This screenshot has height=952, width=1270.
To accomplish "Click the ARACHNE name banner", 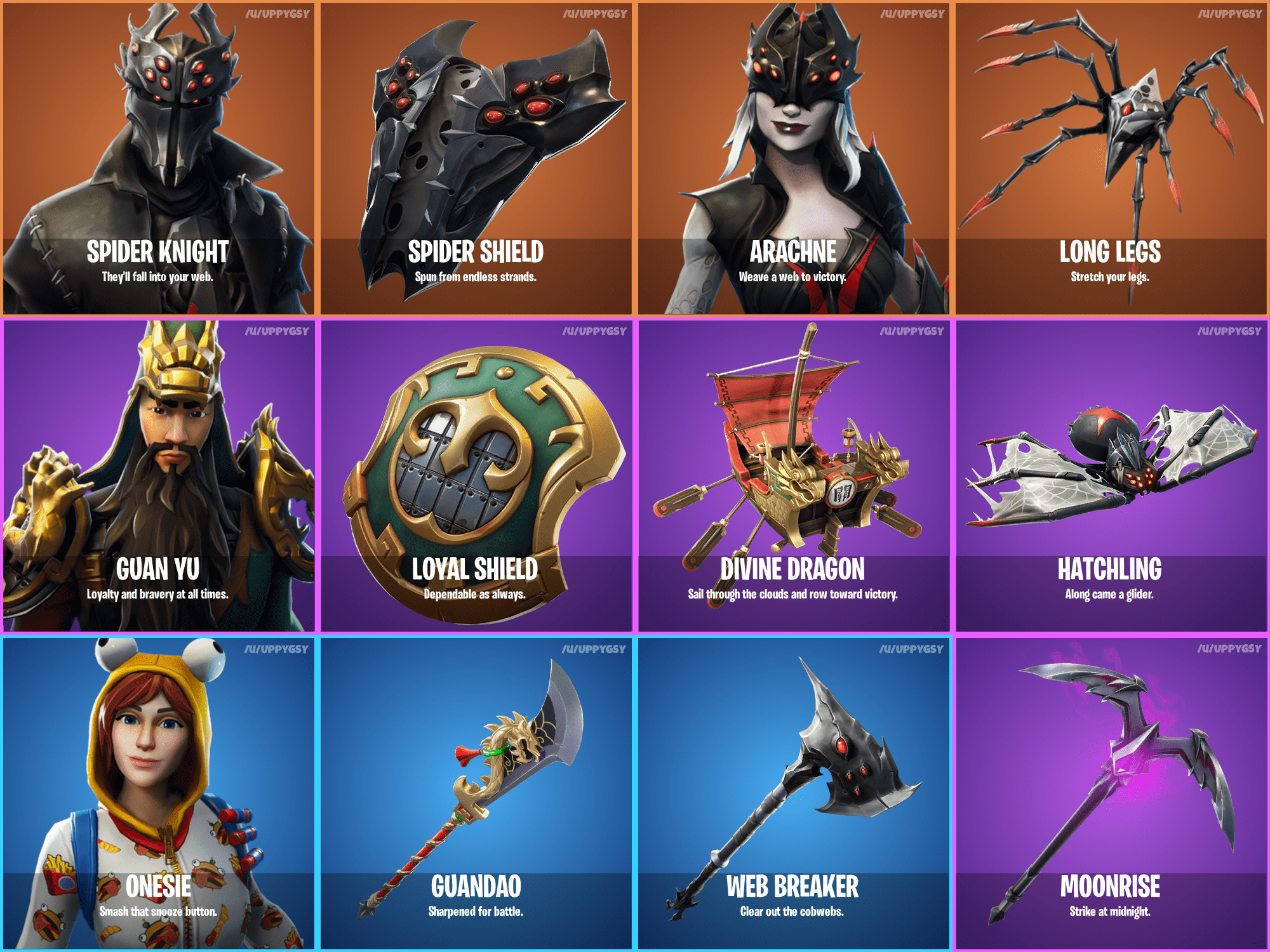I will click(x=793, y=252).
